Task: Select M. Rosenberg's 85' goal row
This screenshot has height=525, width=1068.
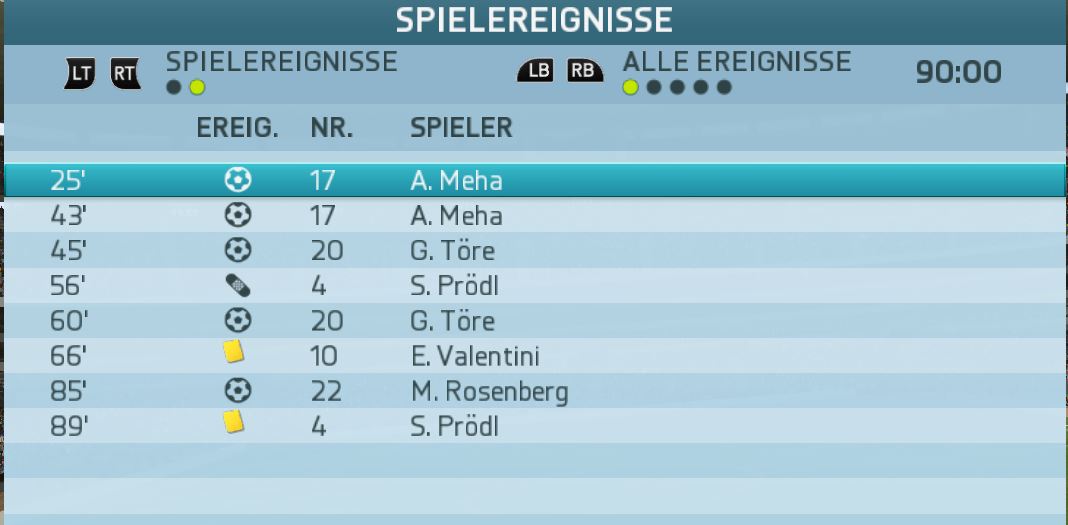Action: [x=534, y=391]
